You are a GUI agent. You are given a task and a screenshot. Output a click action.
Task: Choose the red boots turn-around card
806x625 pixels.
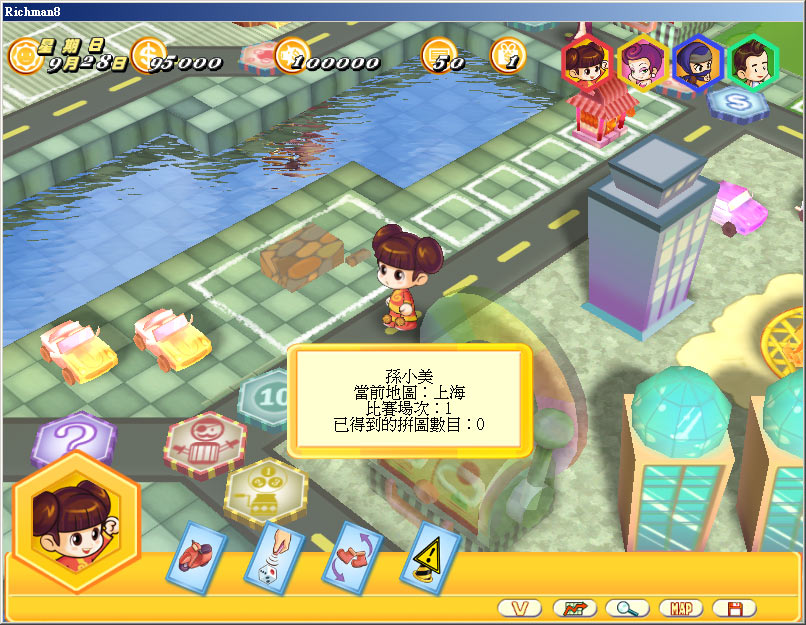352,556
